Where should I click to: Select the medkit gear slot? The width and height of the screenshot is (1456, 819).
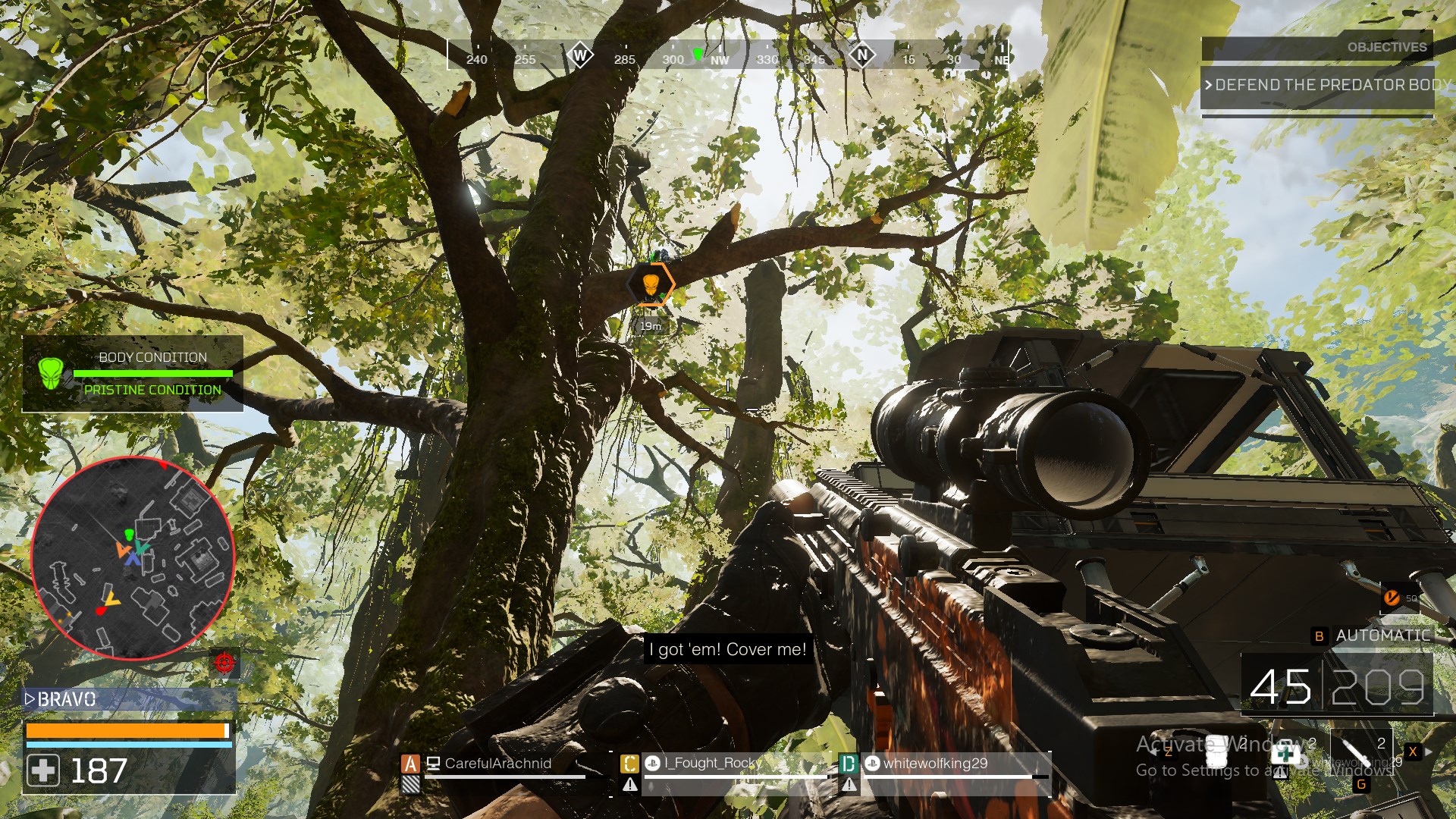click(x=1286, y=754)
